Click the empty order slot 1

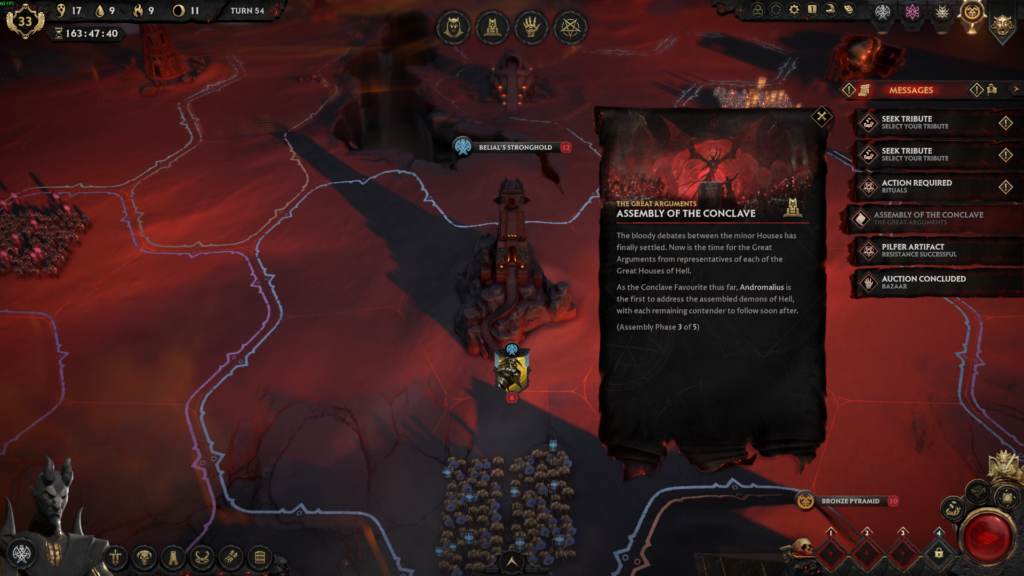[831, 552]
